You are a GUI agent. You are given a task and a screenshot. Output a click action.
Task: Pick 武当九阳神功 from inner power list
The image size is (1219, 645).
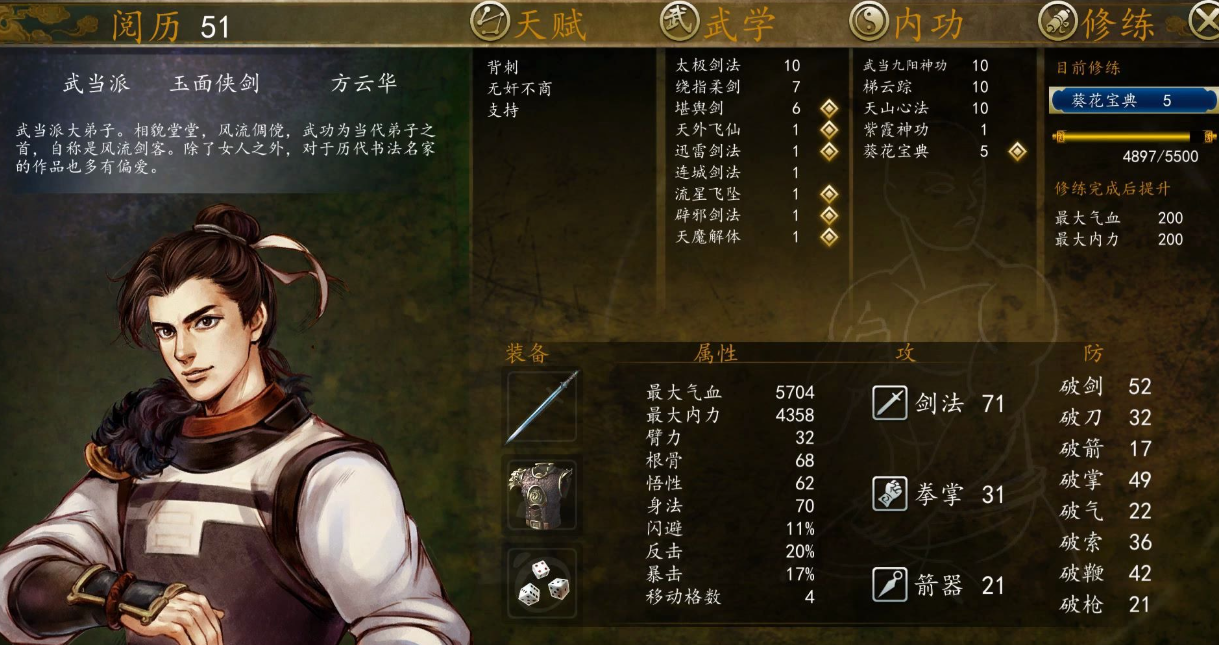(904, 66)
